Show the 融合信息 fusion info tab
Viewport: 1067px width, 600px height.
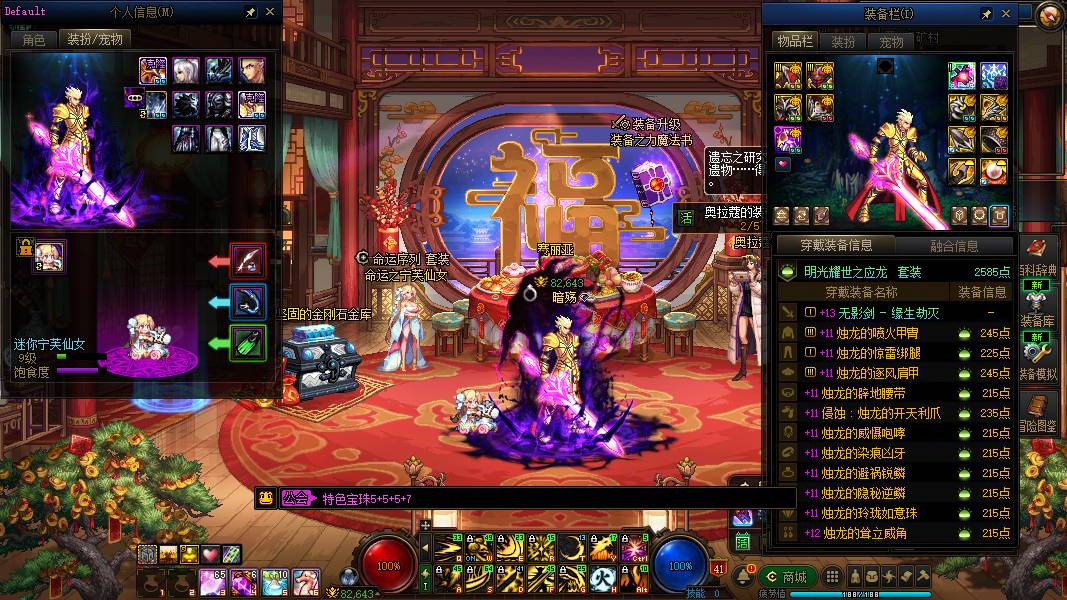point(953,246)
